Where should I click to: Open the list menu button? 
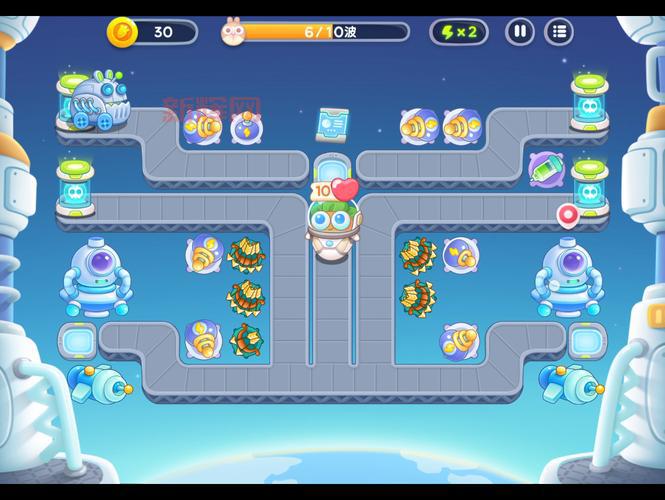(559, 32)
